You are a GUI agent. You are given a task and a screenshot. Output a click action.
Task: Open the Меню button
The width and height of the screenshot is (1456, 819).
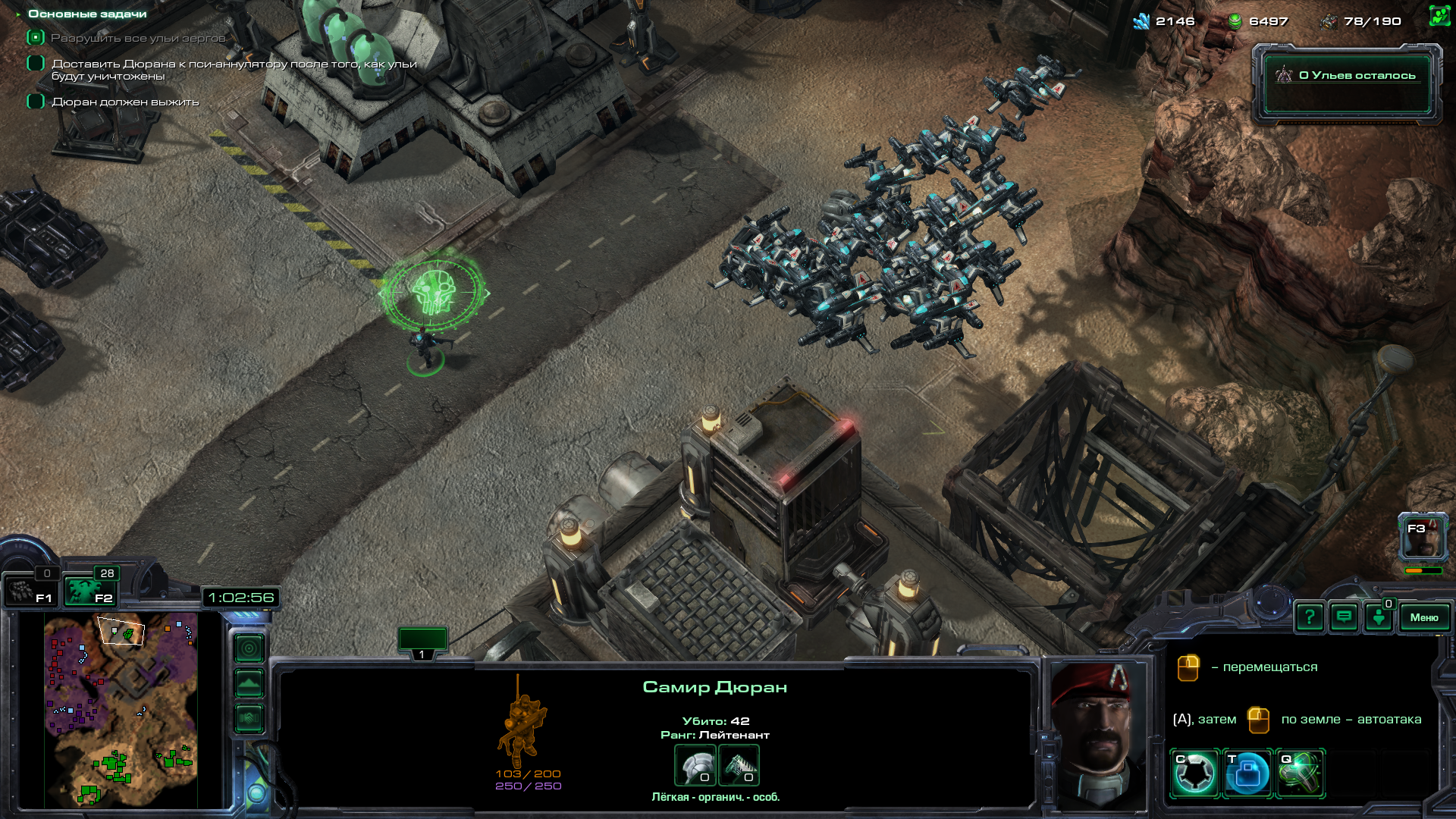(x=1423, y=617)
